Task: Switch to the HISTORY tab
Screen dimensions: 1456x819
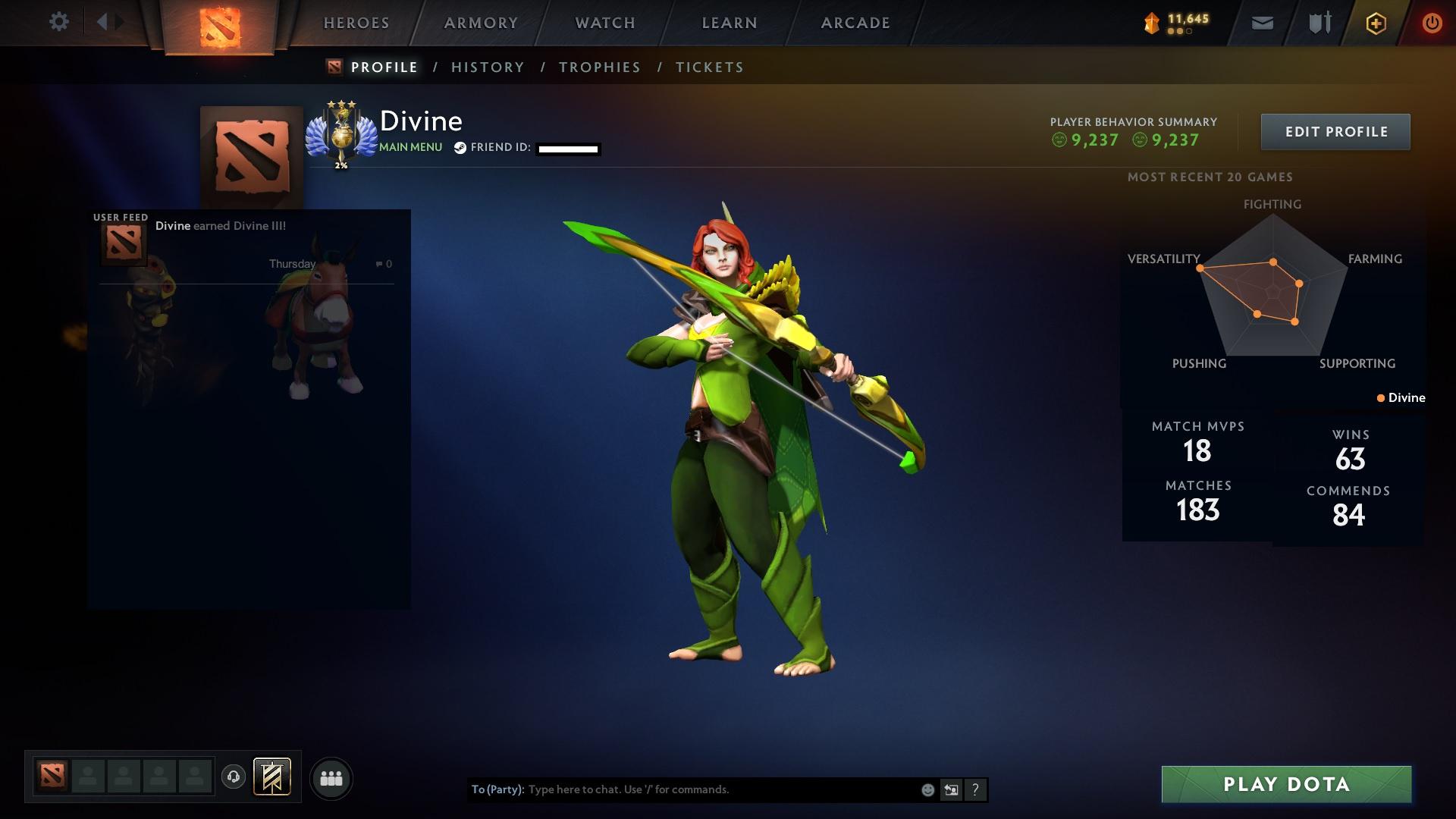Action: (488, 67)
